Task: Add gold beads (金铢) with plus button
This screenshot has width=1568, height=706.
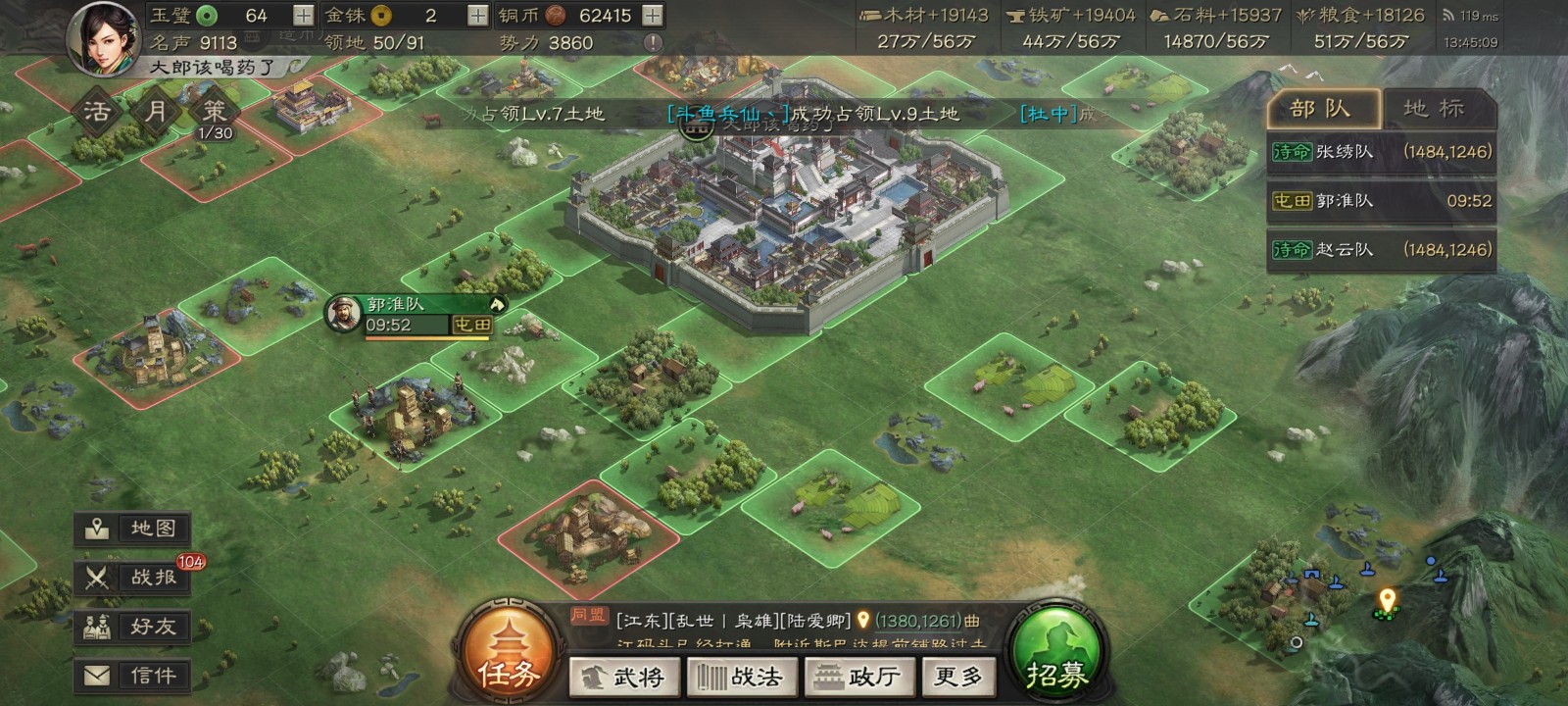Action: (477, 16)
